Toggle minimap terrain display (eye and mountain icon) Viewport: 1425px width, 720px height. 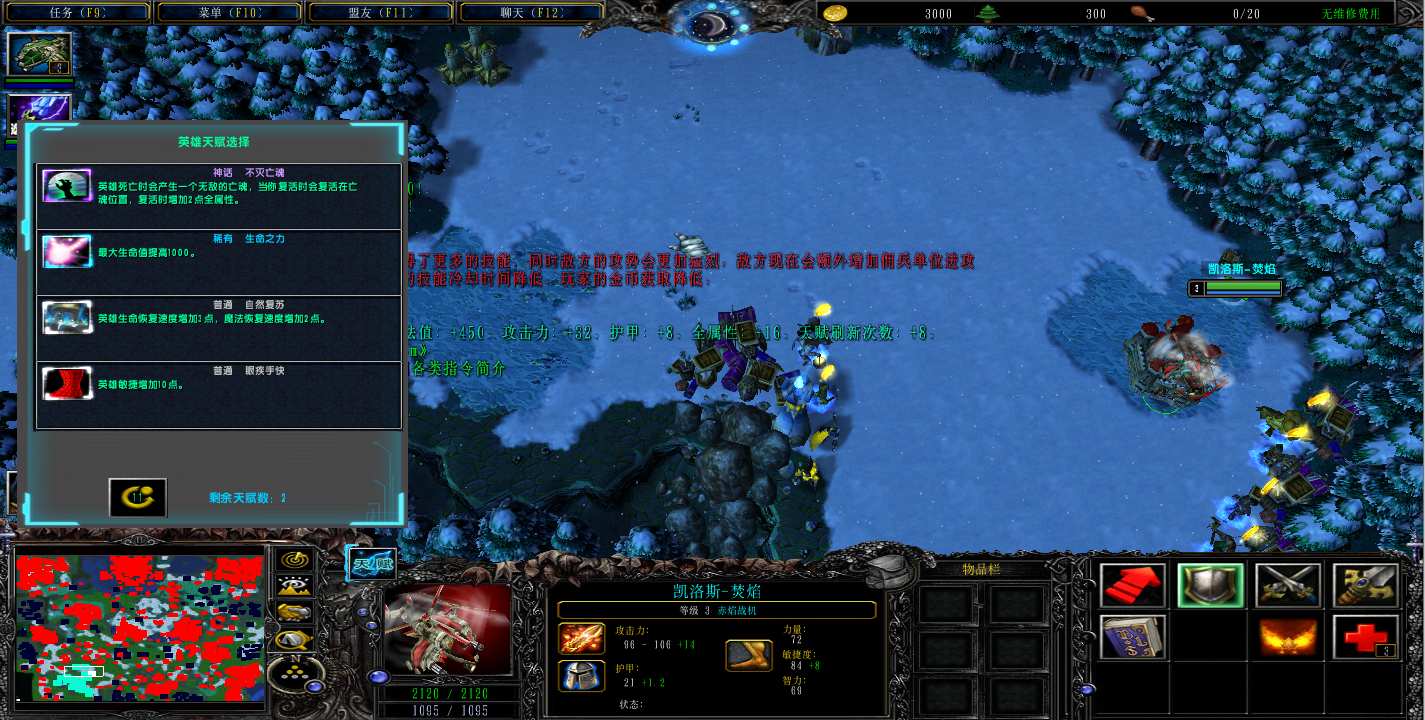point(295,587)
